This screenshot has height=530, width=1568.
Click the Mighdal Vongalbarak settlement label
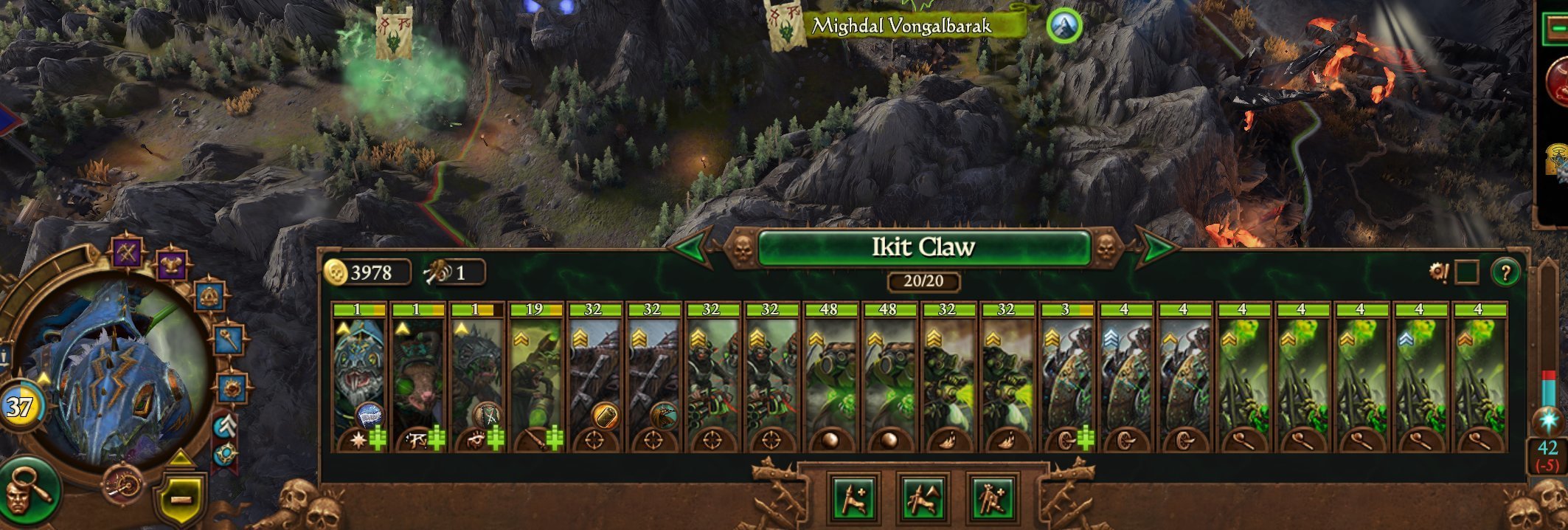click(901, 26)
